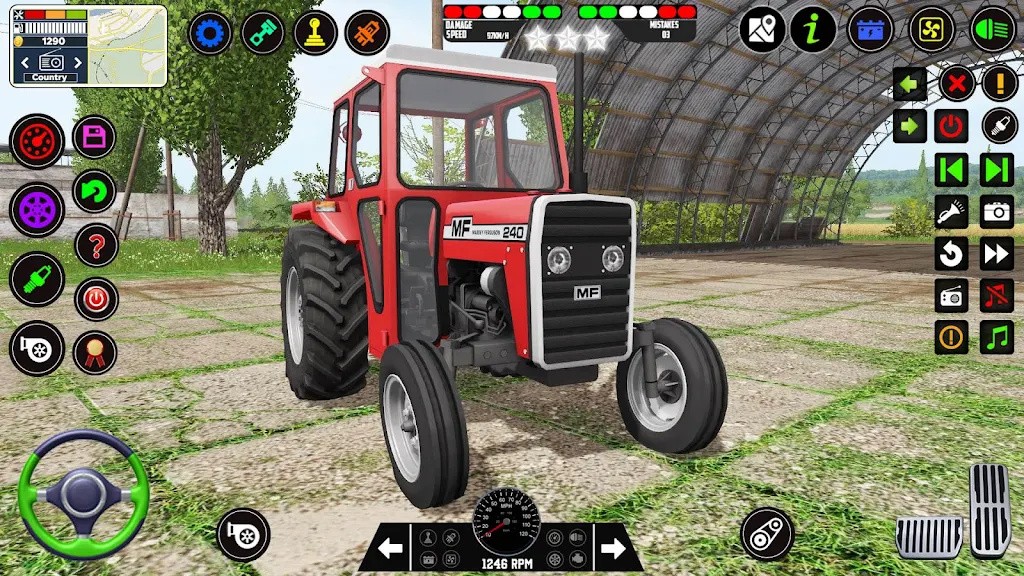
Task: Select the yellow gear shifter icon
Action: pos(314,33)
